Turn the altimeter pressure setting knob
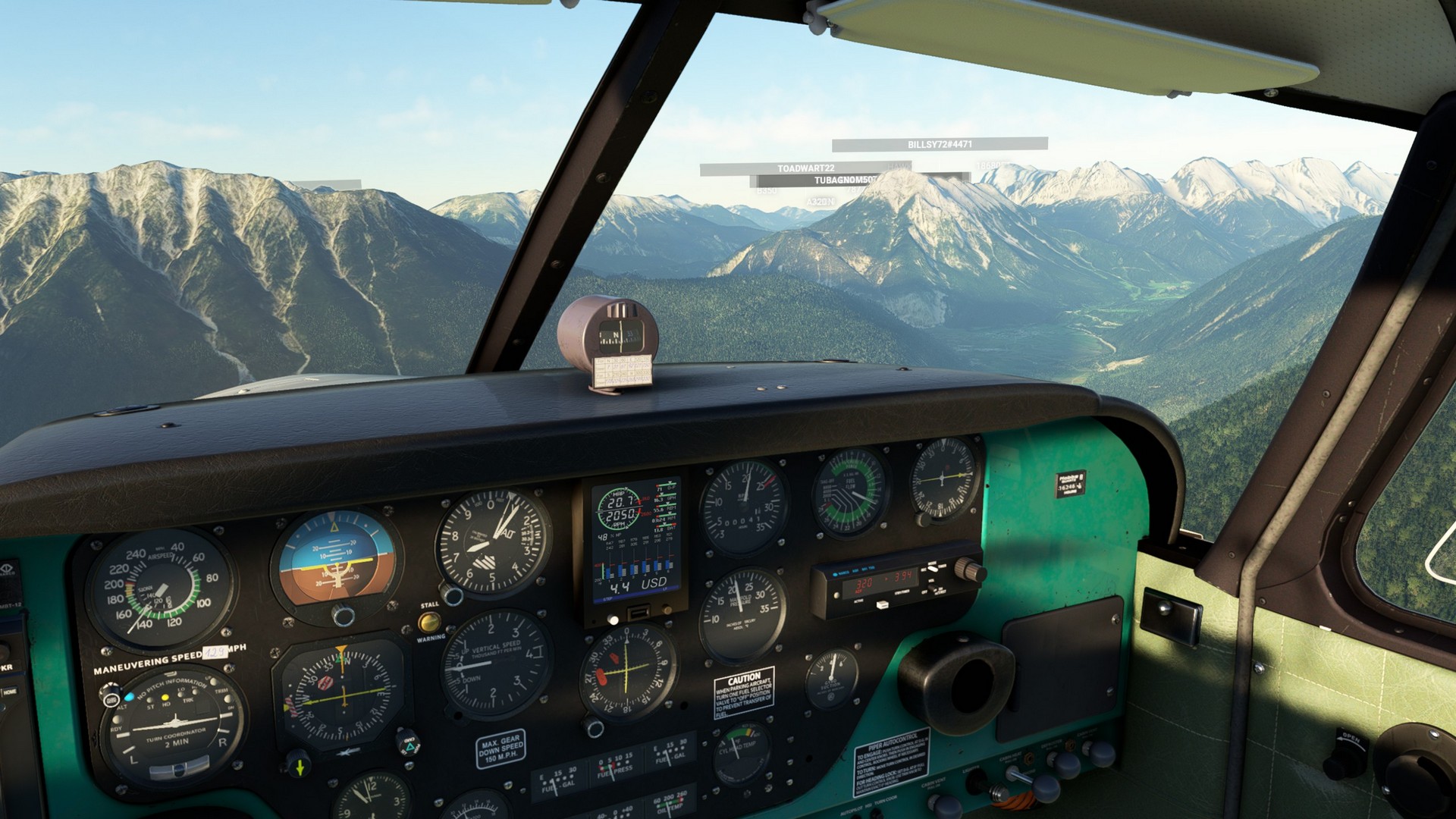Screen dimensions: 1456x819 [452, 596]
